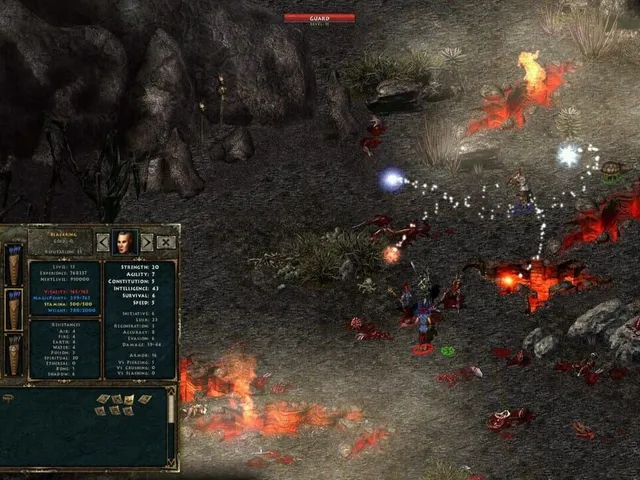Show the next character in the sheet
The height and width of the screenshot is (480, 640).
pyautogui.click(x=147, y=242)
